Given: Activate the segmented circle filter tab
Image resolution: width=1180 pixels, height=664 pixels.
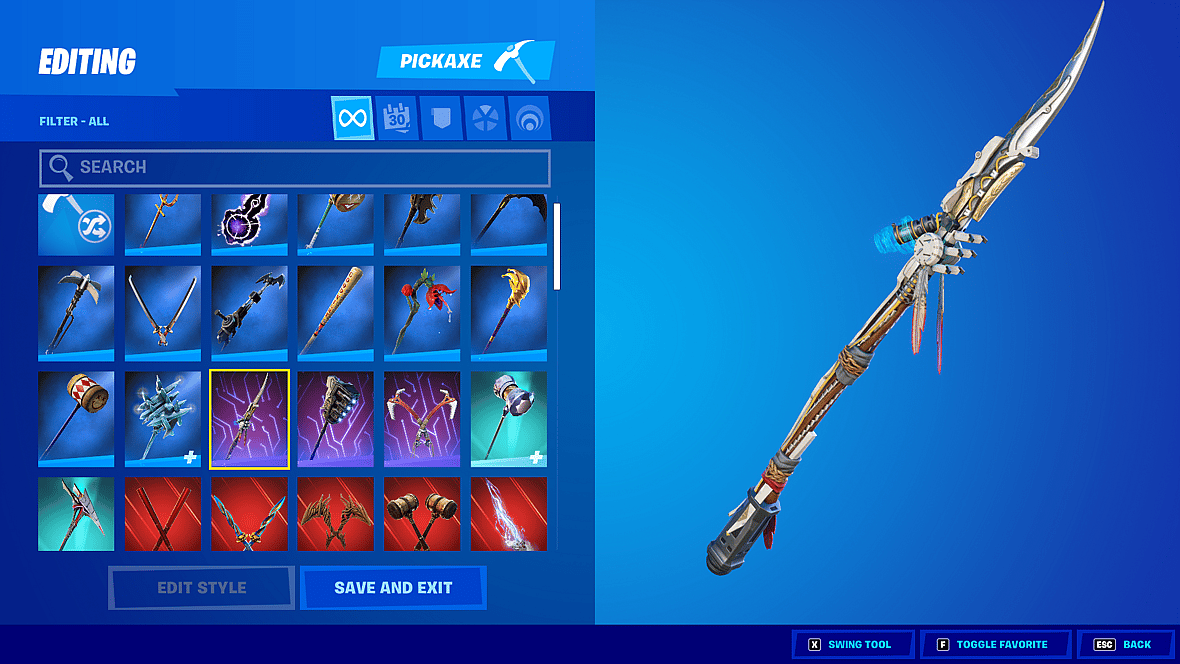Looking at the screenshot, I should (485, 119).
